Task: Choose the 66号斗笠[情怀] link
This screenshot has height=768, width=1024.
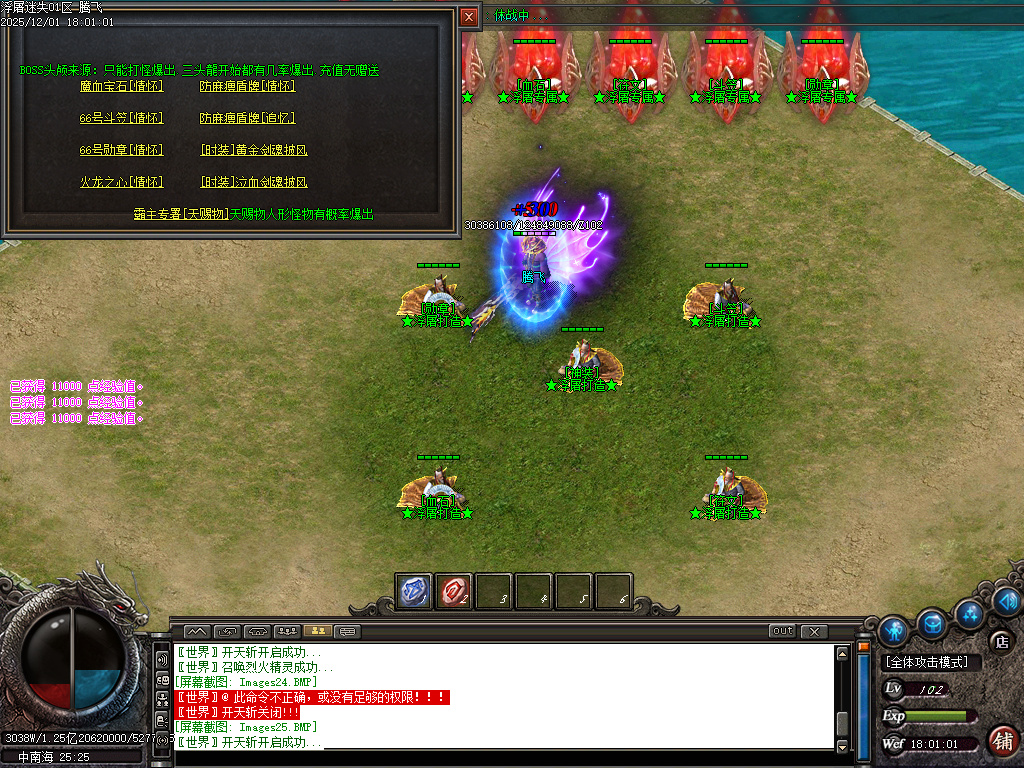Action: click(121, 118)
